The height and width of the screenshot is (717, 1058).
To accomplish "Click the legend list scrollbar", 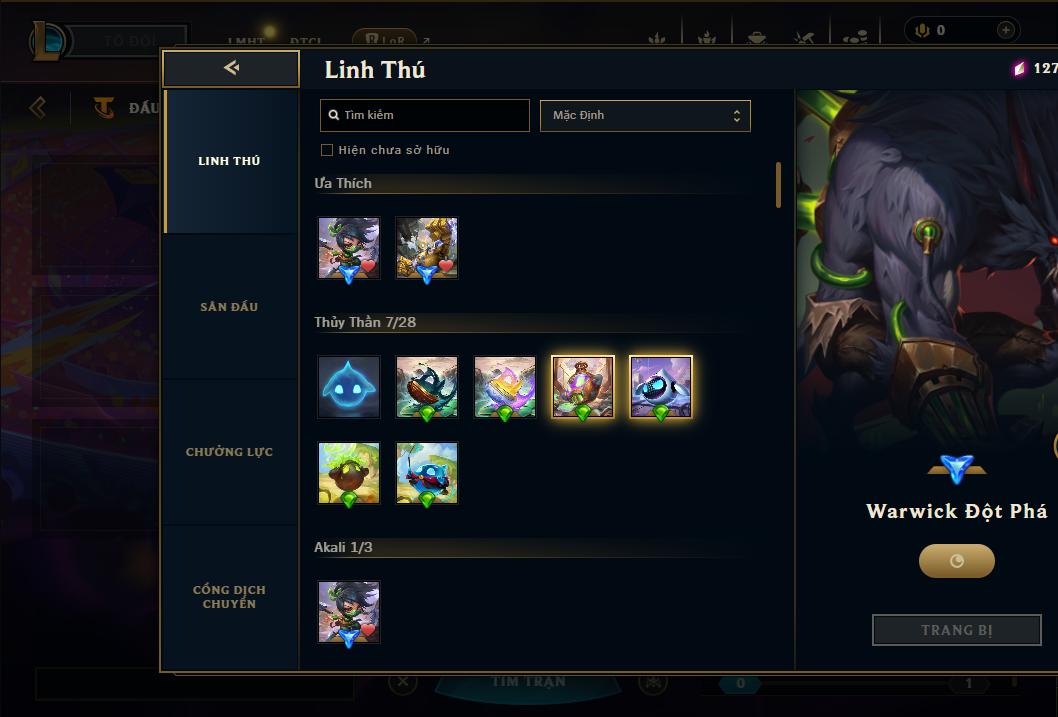I will 778,185.
